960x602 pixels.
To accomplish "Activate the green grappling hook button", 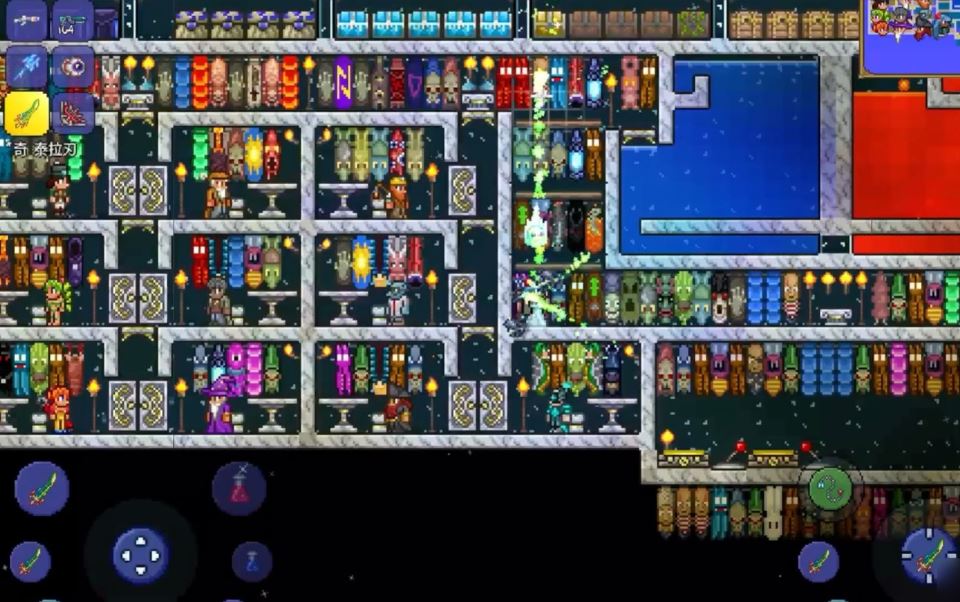I will (831, 488).
